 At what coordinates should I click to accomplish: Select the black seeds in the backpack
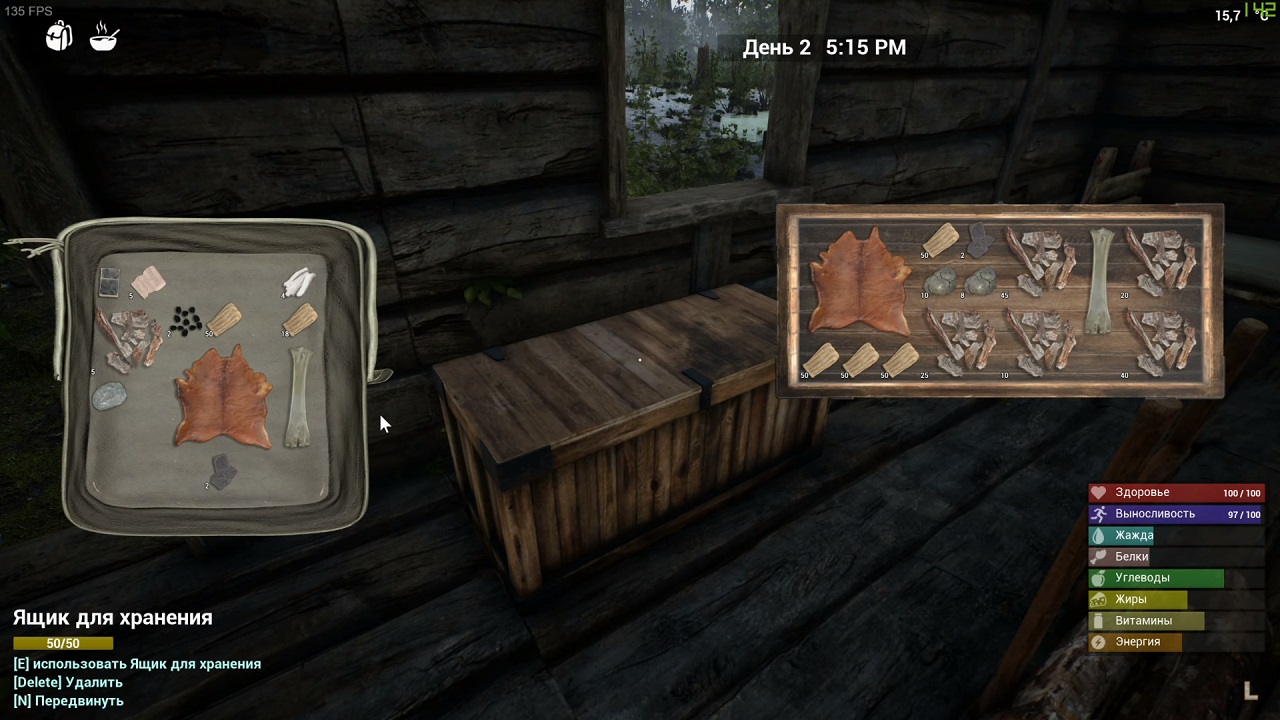pyautogui.click(x=185, y=320)
